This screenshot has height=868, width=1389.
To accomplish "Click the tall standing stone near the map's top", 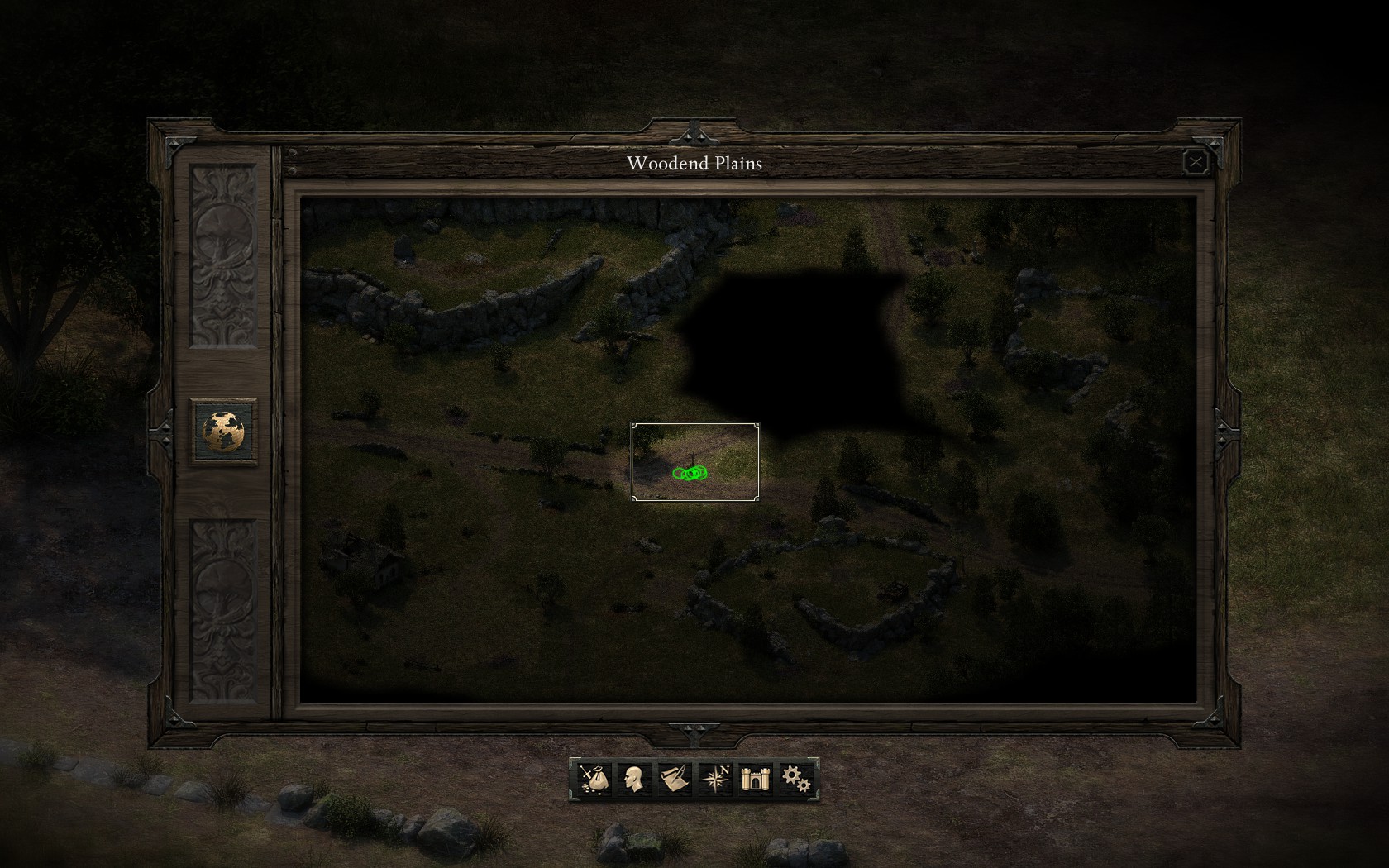I will pos(405,248).
